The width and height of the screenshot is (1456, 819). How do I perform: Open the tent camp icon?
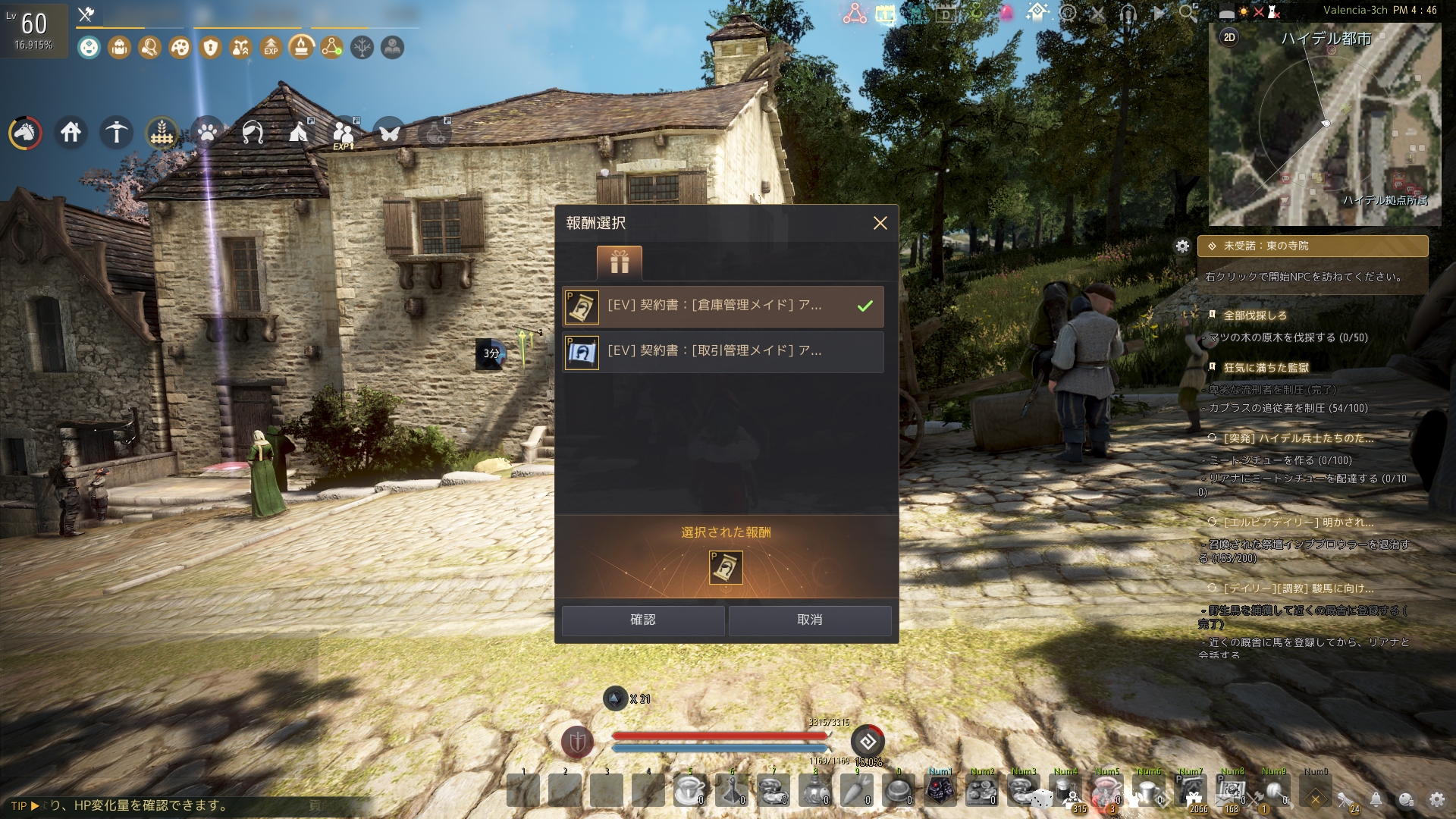tap(298, 133)
